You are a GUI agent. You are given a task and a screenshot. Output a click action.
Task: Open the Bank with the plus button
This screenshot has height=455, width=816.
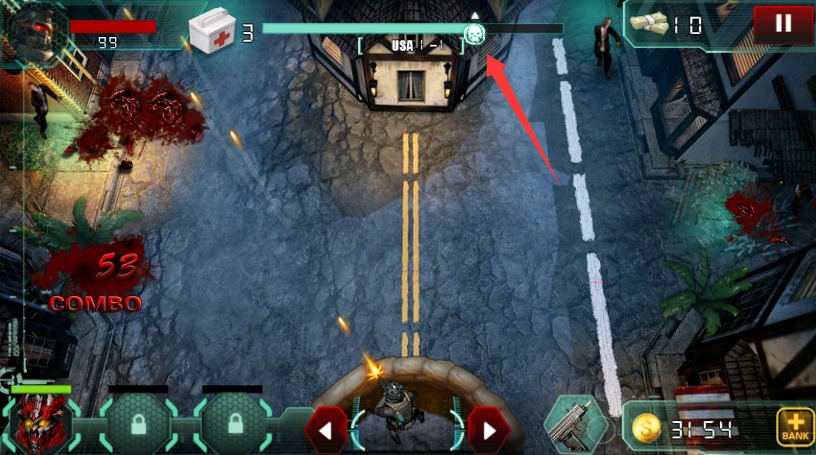pyautogui.click(x=795, y=427)
